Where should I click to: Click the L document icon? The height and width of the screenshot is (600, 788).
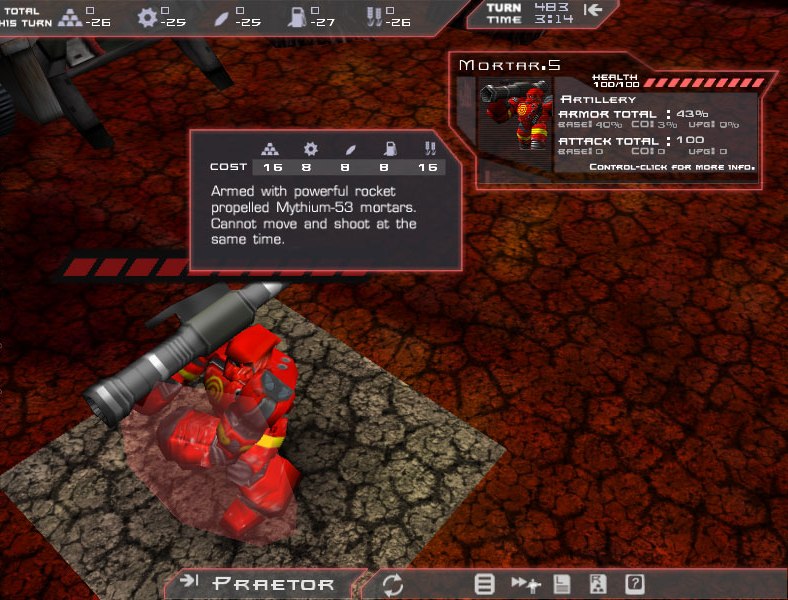click(564, 584)
